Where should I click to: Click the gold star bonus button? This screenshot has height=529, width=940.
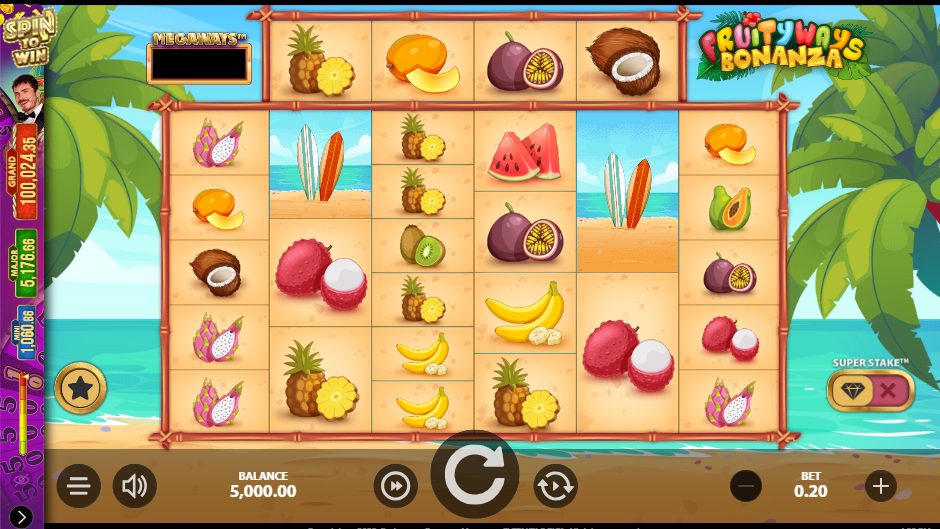point(80,388)
